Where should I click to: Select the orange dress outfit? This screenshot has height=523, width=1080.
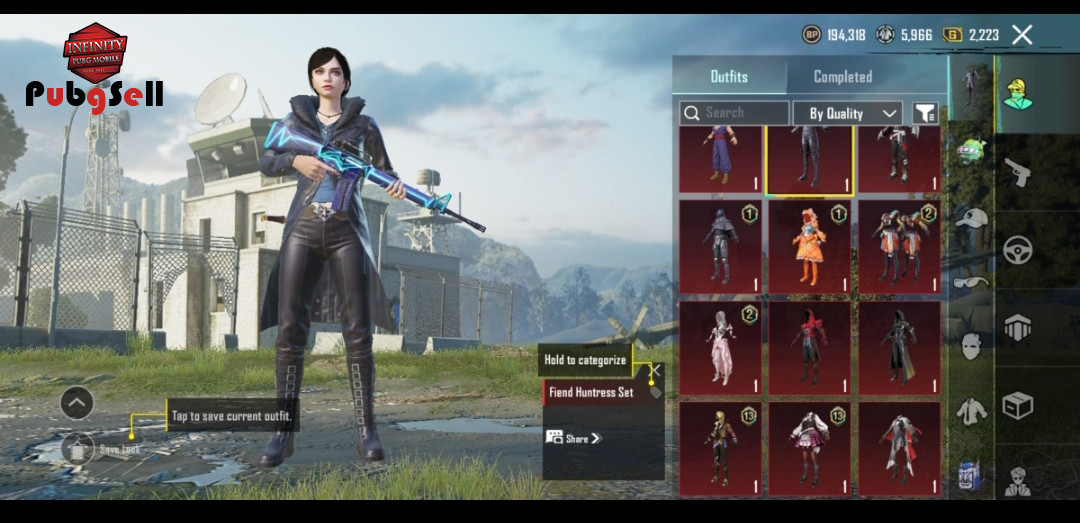coord(808,247)
